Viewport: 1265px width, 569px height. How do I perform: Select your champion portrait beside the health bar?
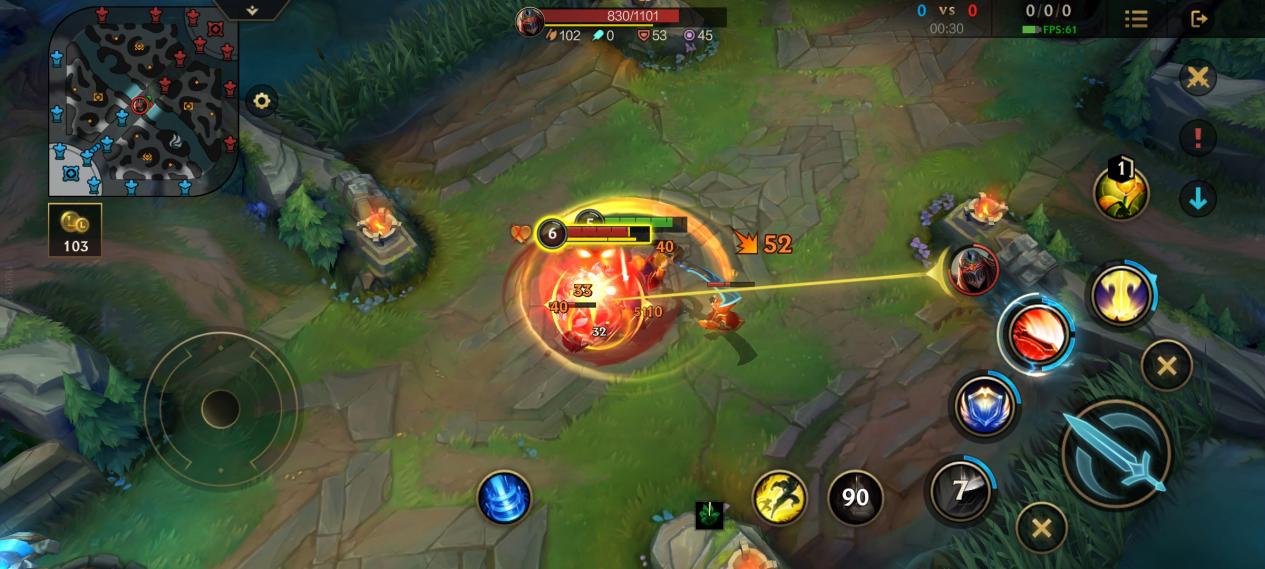coord(530,21)
